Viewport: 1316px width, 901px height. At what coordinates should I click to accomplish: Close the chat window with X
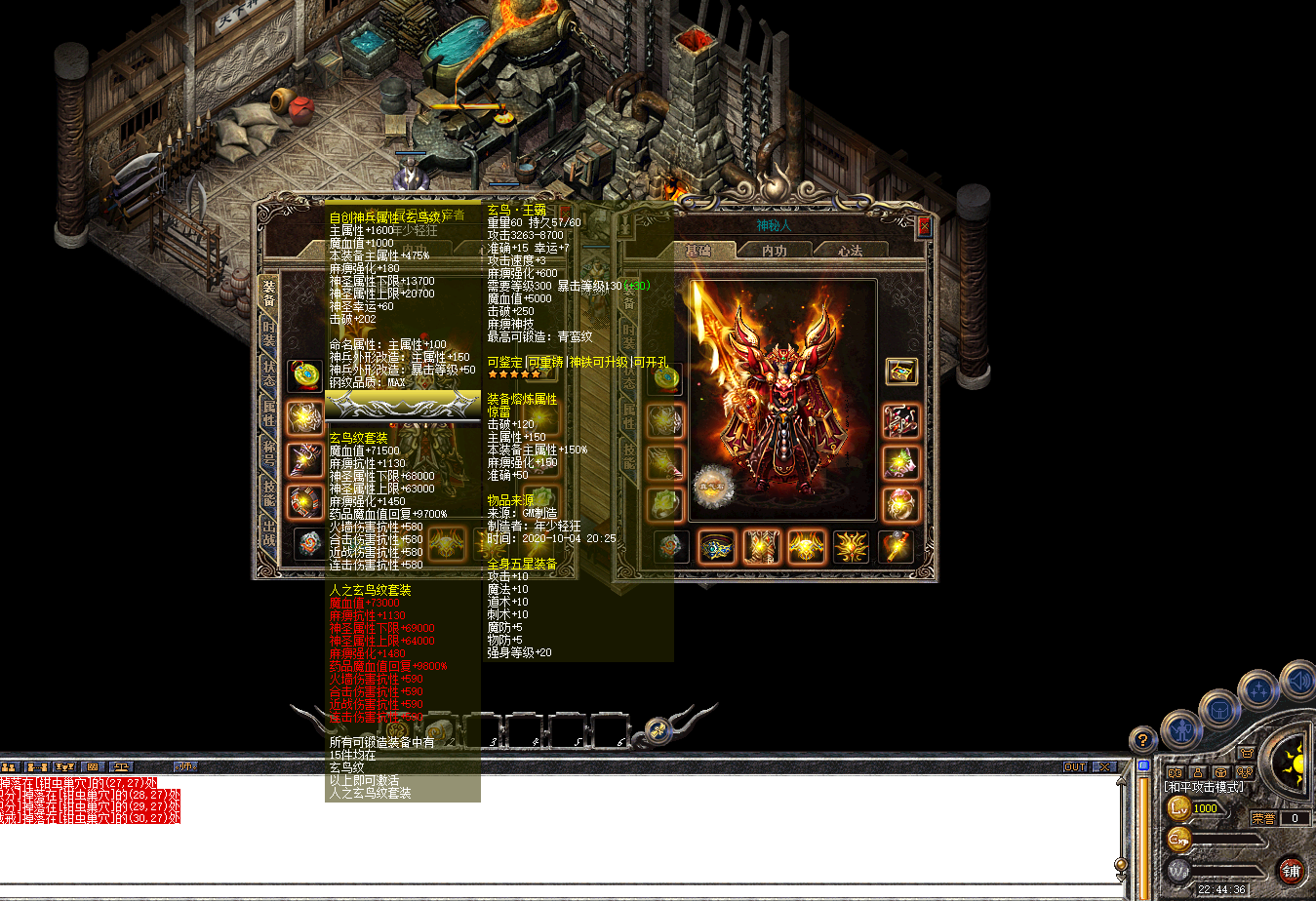(1104, 767)
